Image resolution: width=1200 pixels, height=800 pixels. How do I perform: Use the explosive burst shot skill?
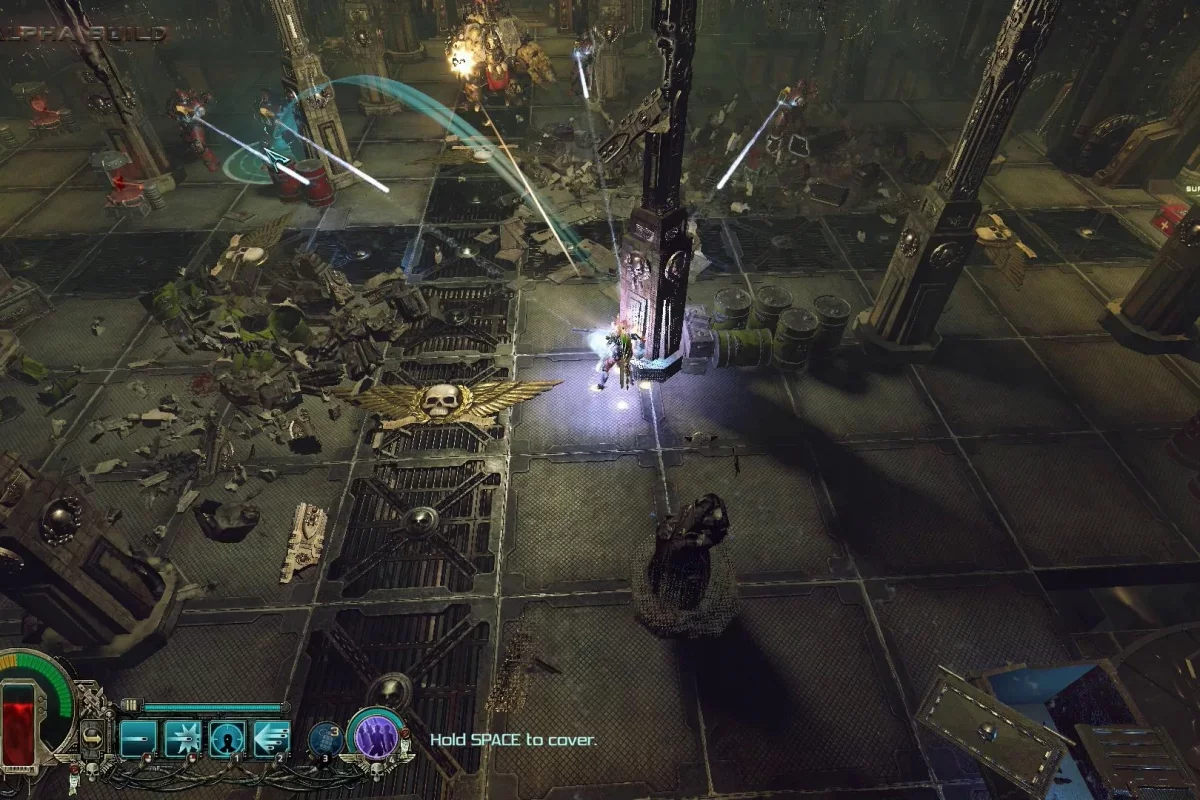(182, 738)
